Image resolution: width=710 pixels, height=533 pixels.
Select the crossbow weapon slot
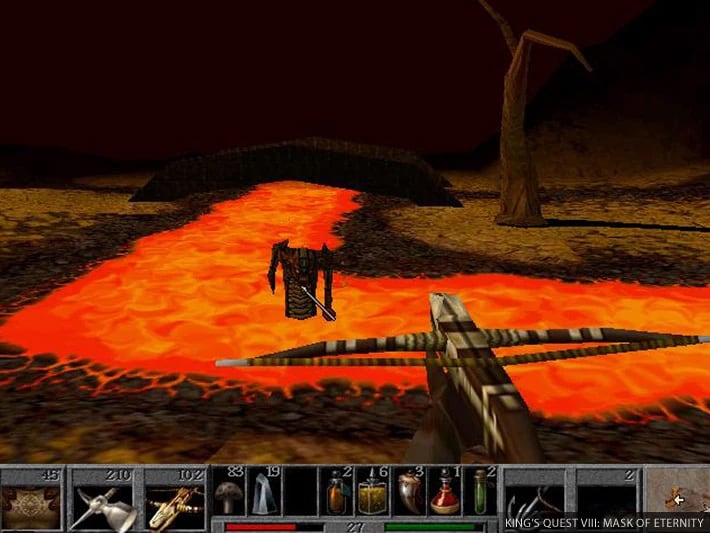(x=176, y=498)
